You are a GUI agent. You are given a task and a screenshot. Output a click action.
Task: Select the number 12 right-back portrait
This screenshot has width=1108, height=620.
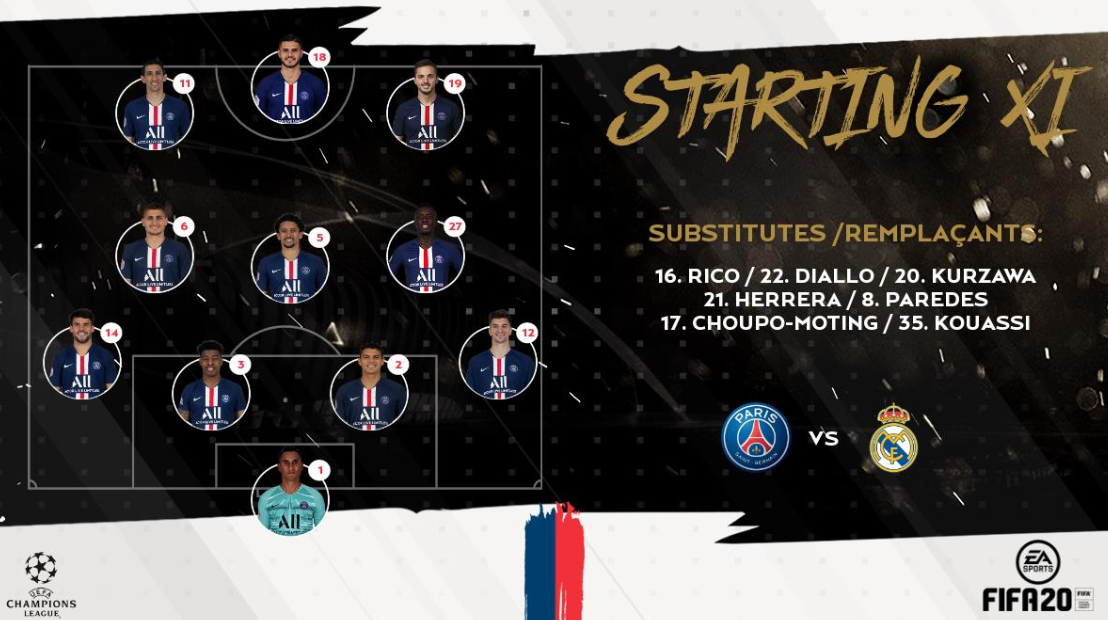pos(498,362)
